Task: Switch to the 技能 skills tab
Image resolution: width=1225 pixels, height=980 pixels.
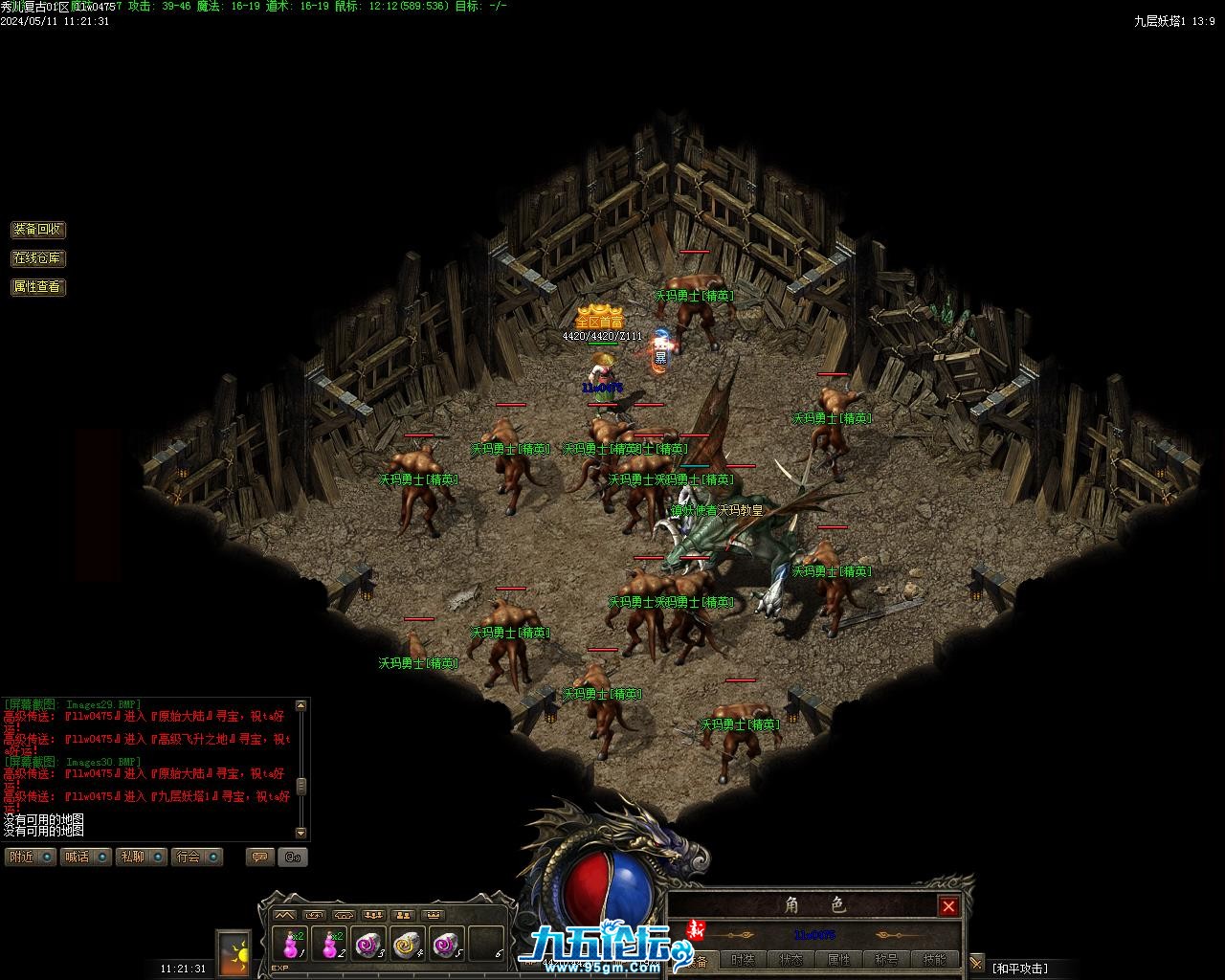Action: (934, 960)
